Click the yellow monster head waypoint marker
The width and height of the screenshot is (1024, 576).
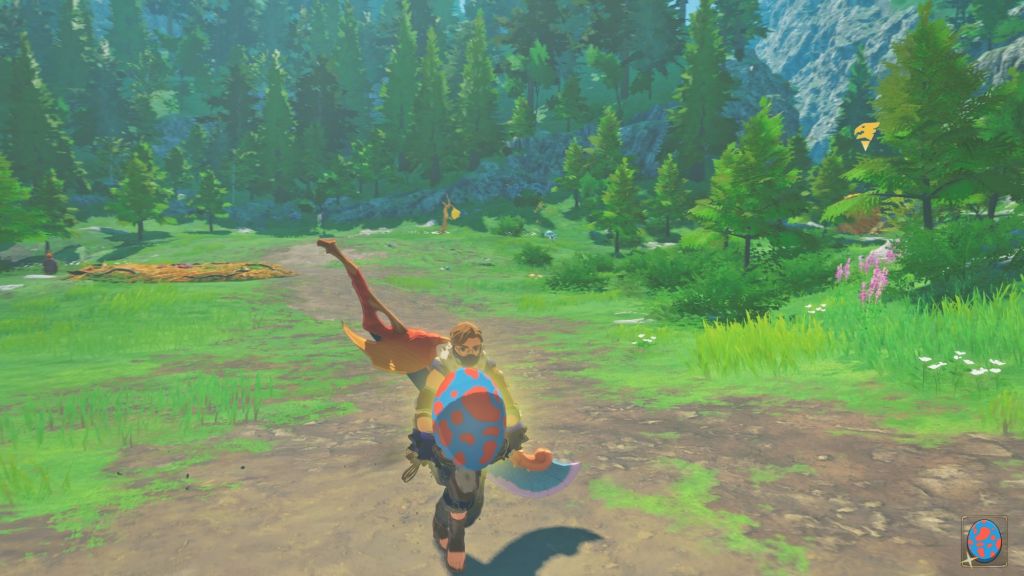tap(867, 135)
